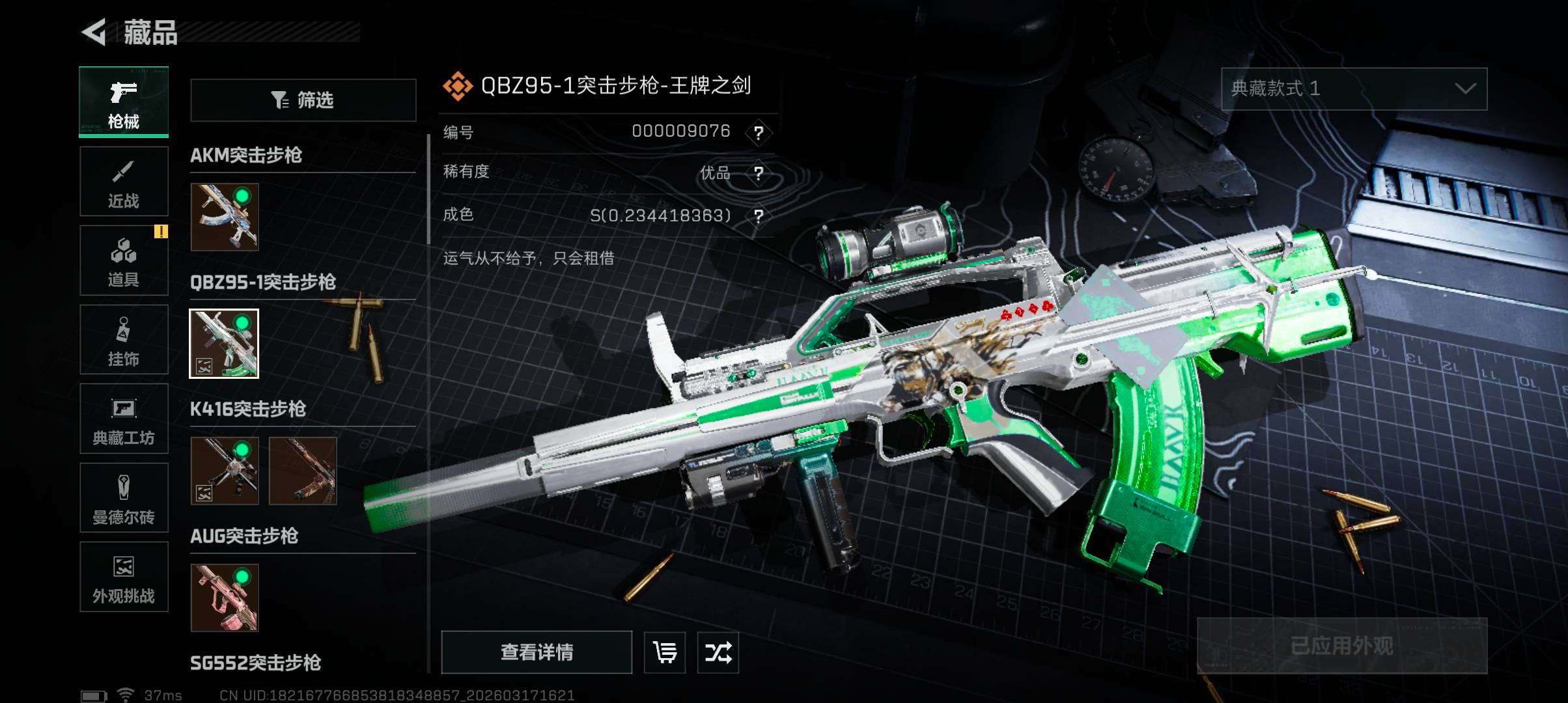Show help for 稀有度 rarity

click(x=759, y=174)
